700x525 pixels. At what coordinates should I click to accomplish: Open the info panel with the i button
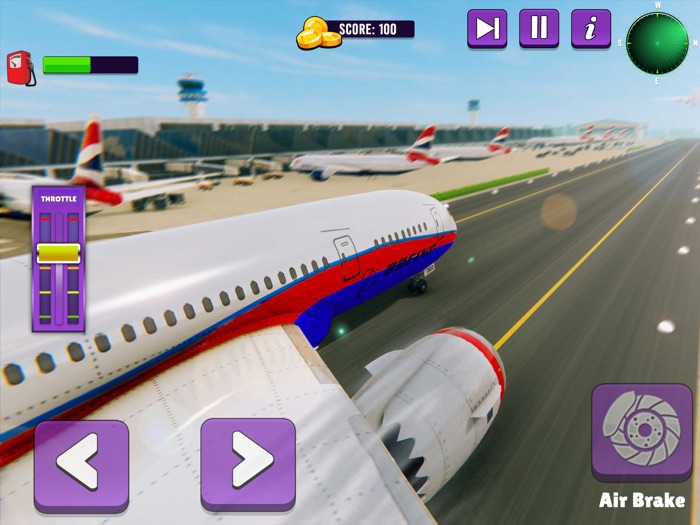coord(591,28)
